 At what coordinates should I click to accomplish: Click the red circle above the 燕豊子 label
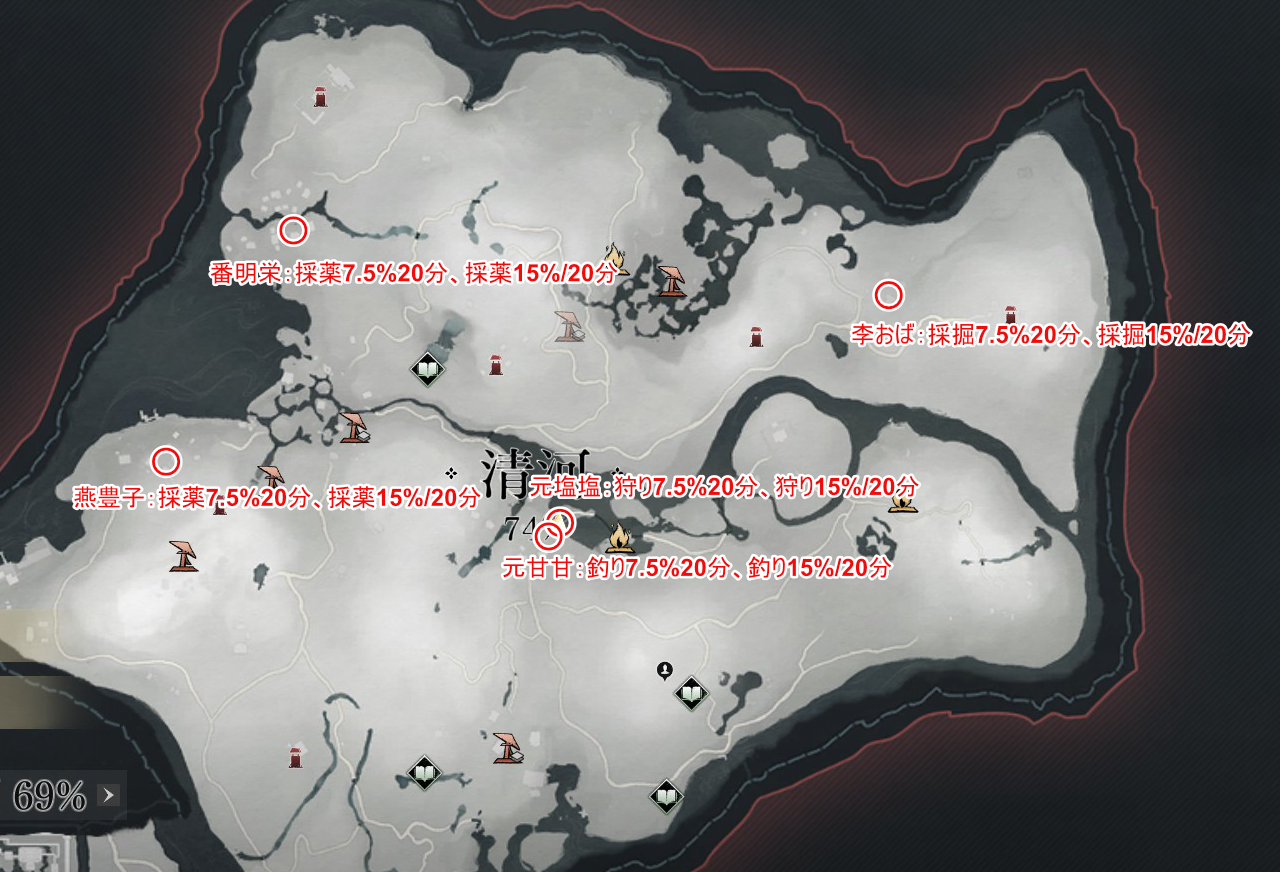[x=165, y=462]
